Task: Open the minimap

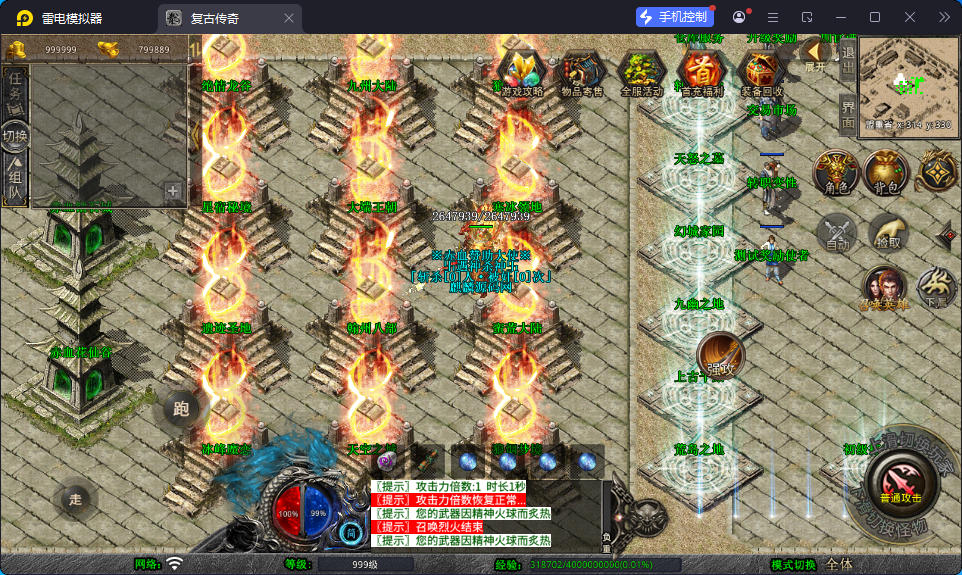Action: 907,83
